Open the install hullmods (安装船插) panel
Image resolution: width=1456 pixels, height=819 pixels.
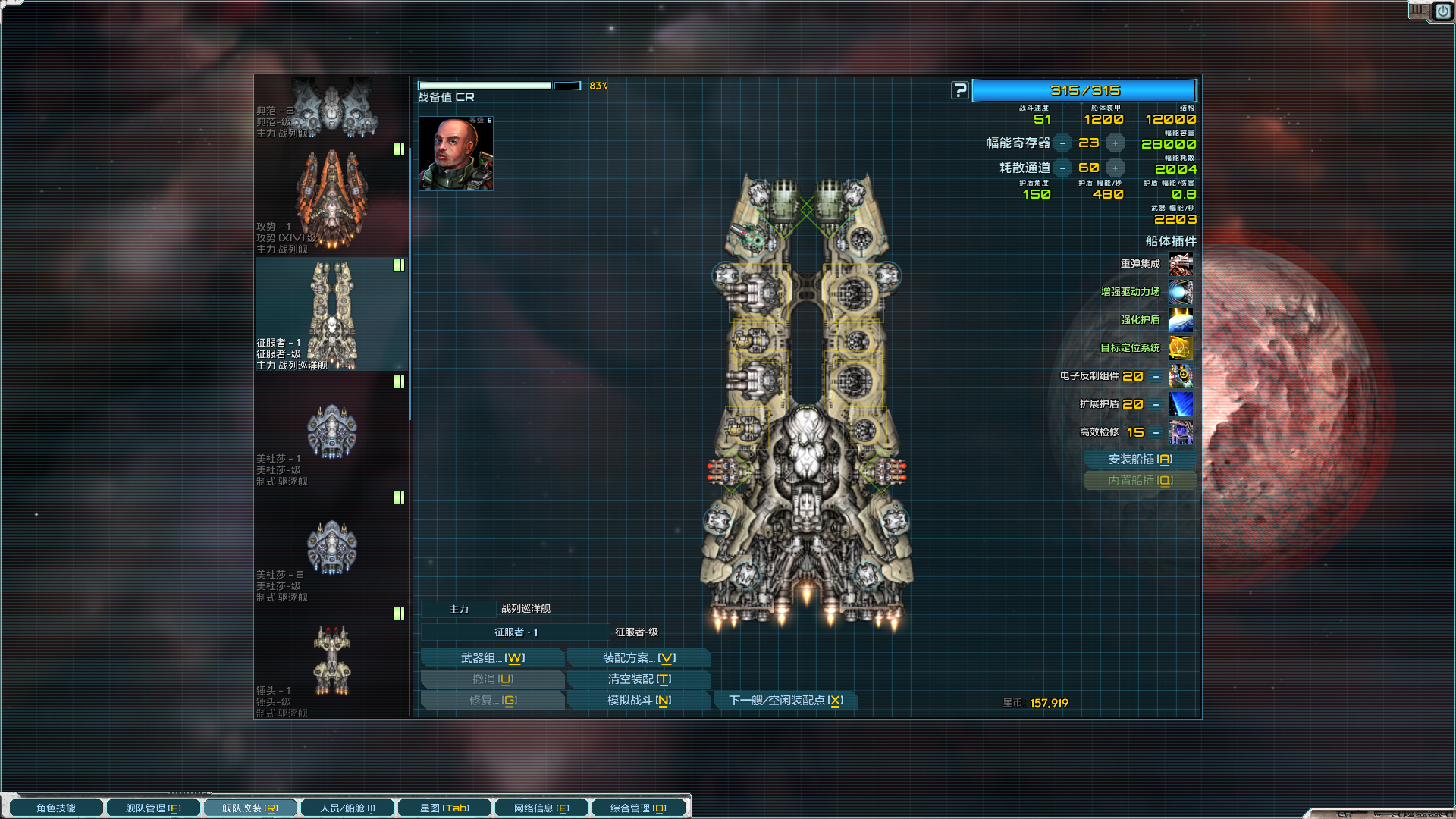coord(1140,460)
